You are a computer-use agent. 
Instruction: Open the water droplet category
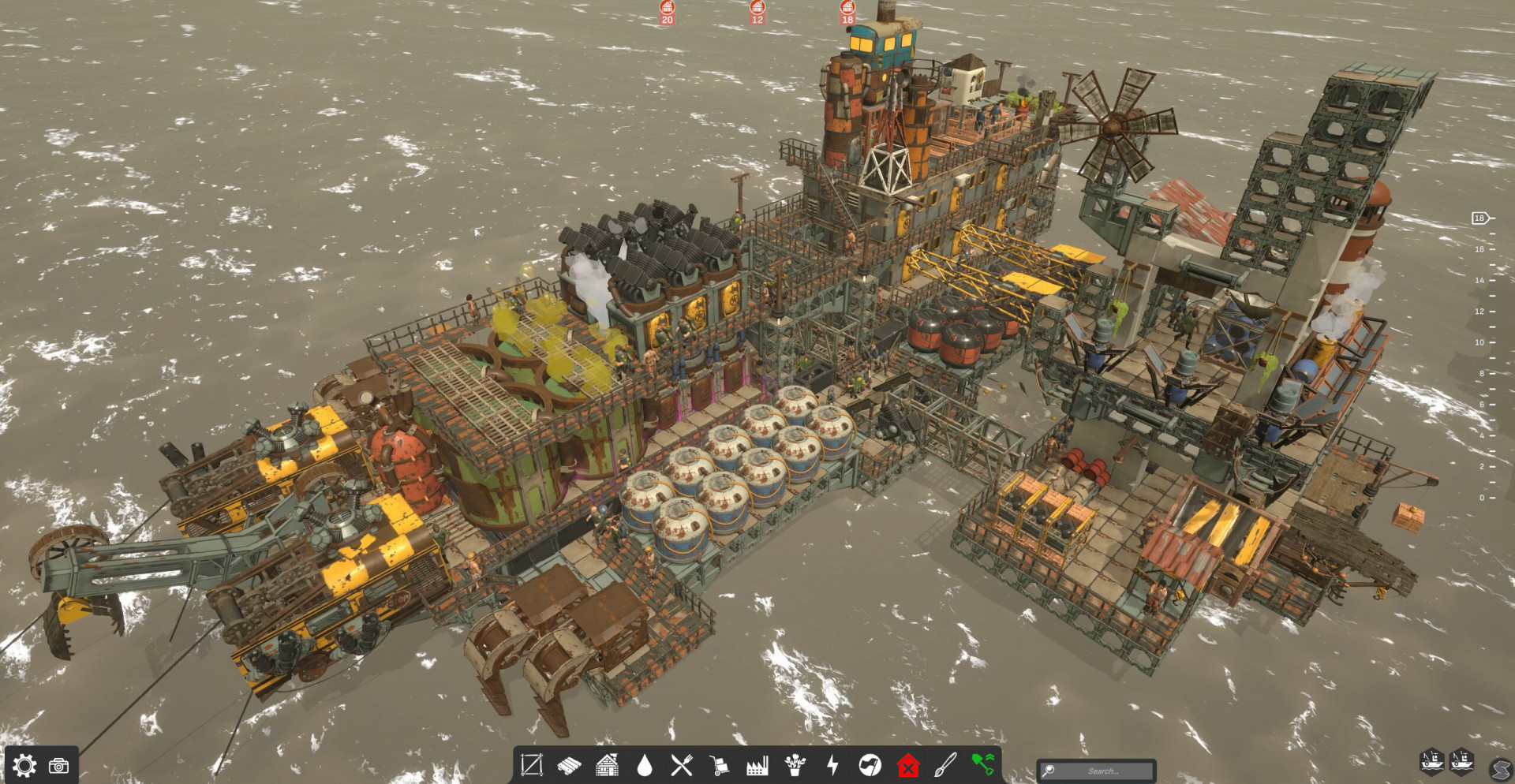(645, 765)
